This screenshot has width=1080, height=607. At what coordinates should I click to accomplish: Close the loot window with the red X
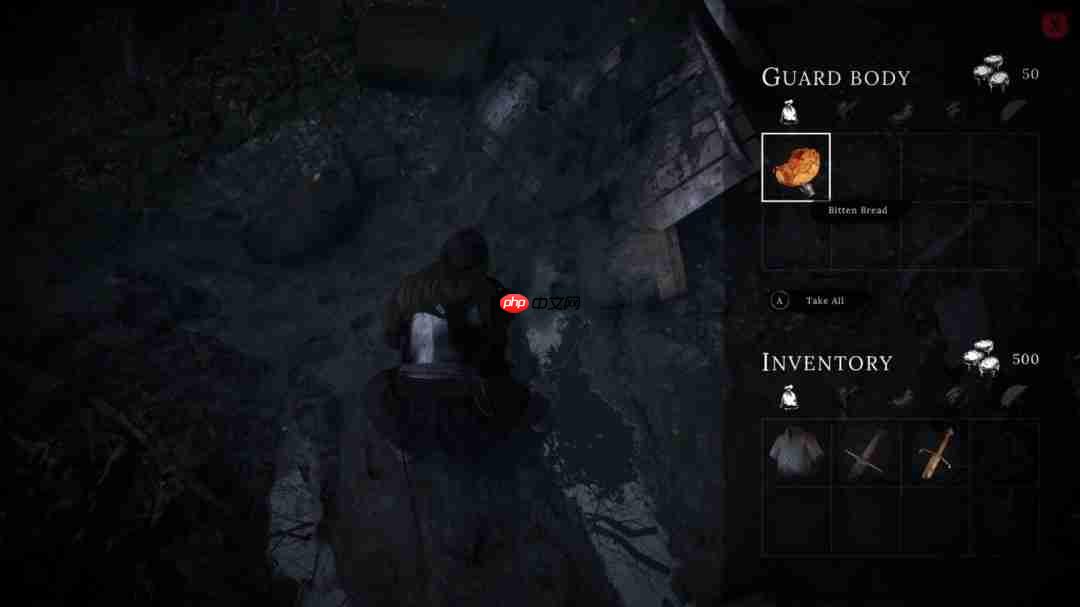tap(1054, 25)
